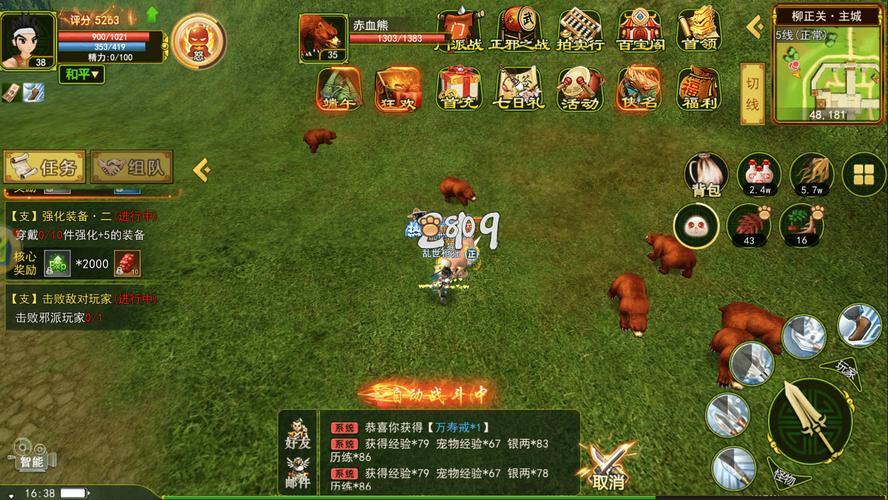This screenshot has width=888, height=500.
Task: Open the 任务 quest tab
Action: pos(43,167)
